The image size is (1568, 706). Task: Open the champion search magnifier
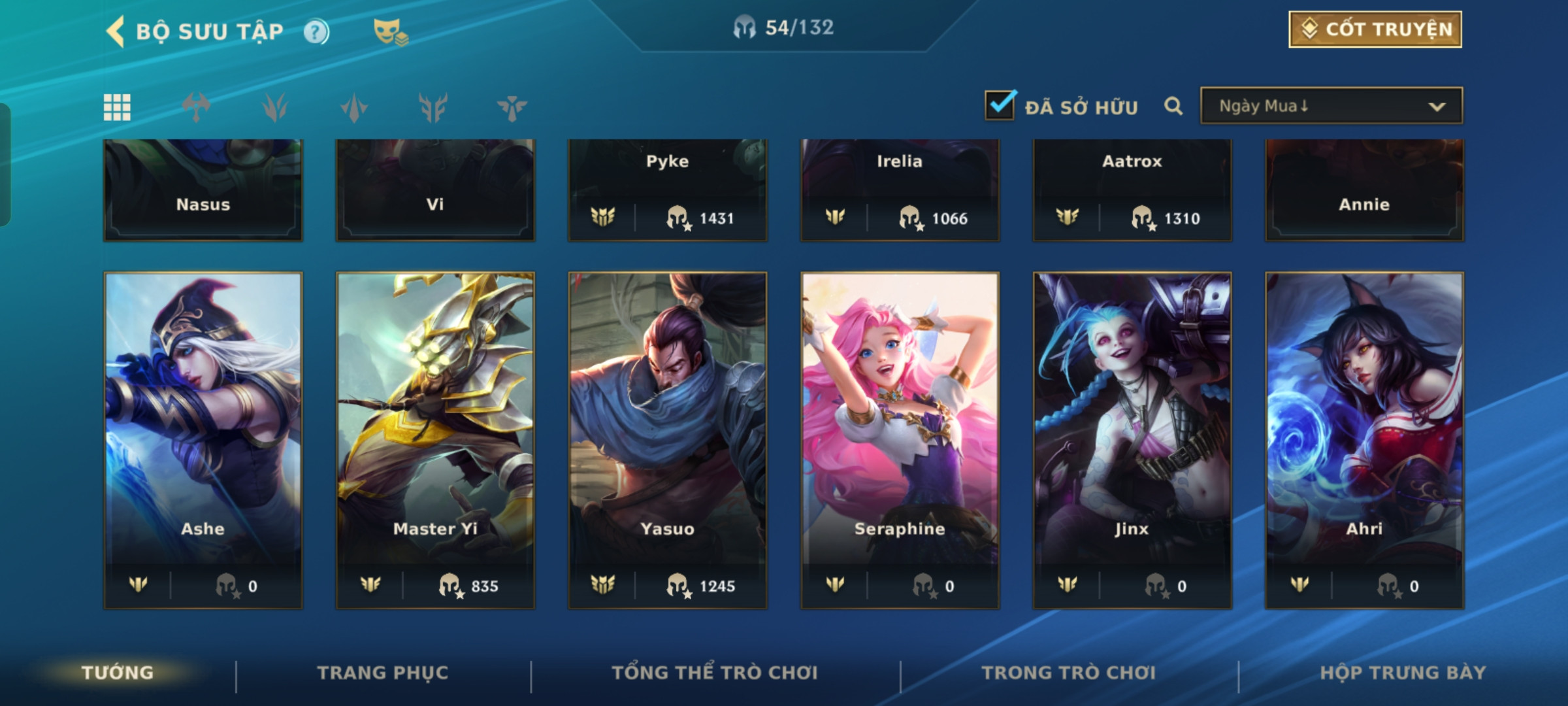[1173, 106]
